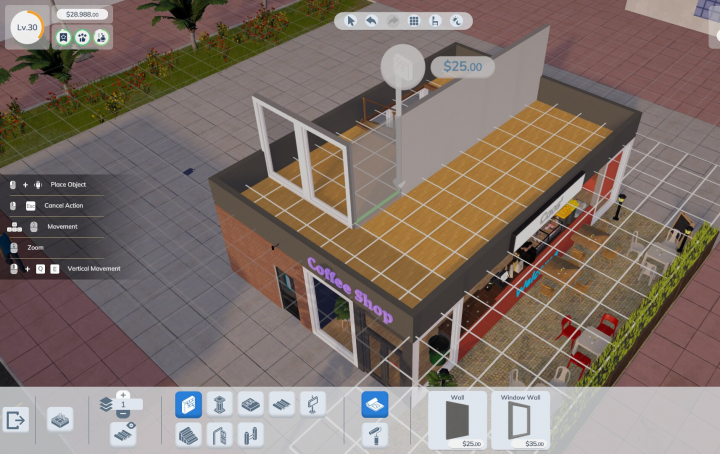The height and width of the screenshot is (454, 720).
Task: Activate the paint roller tool
Action: pos(374,434)
